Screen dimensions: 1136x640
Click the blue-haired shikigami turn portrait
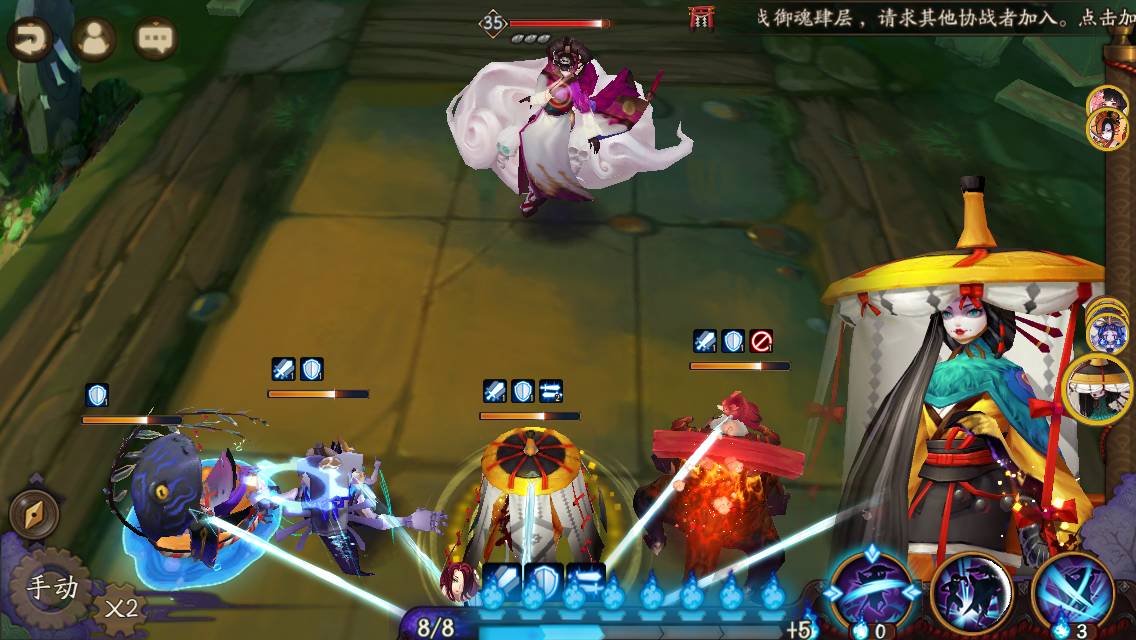[x=1107, y=333]
